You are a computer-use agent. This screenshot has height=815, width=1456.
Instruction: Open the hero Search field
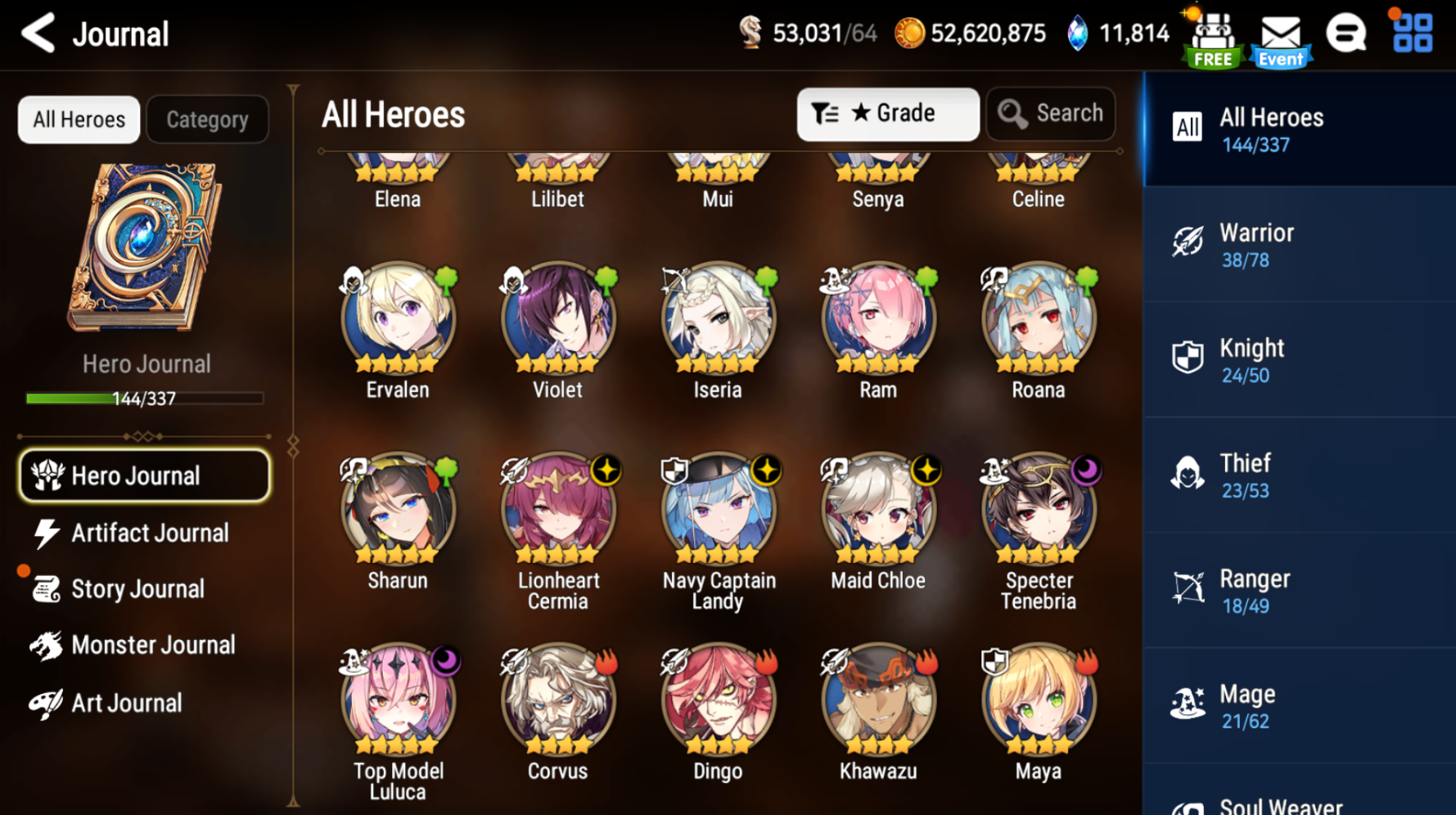click(x=1051, y=114)
